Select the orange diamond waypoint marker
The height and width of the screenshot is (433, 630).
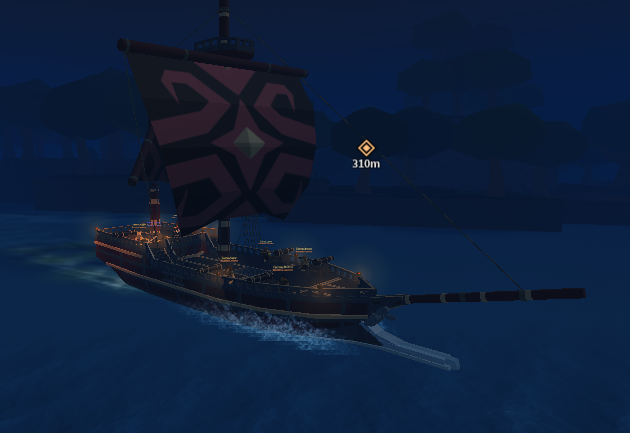[366, 148]
